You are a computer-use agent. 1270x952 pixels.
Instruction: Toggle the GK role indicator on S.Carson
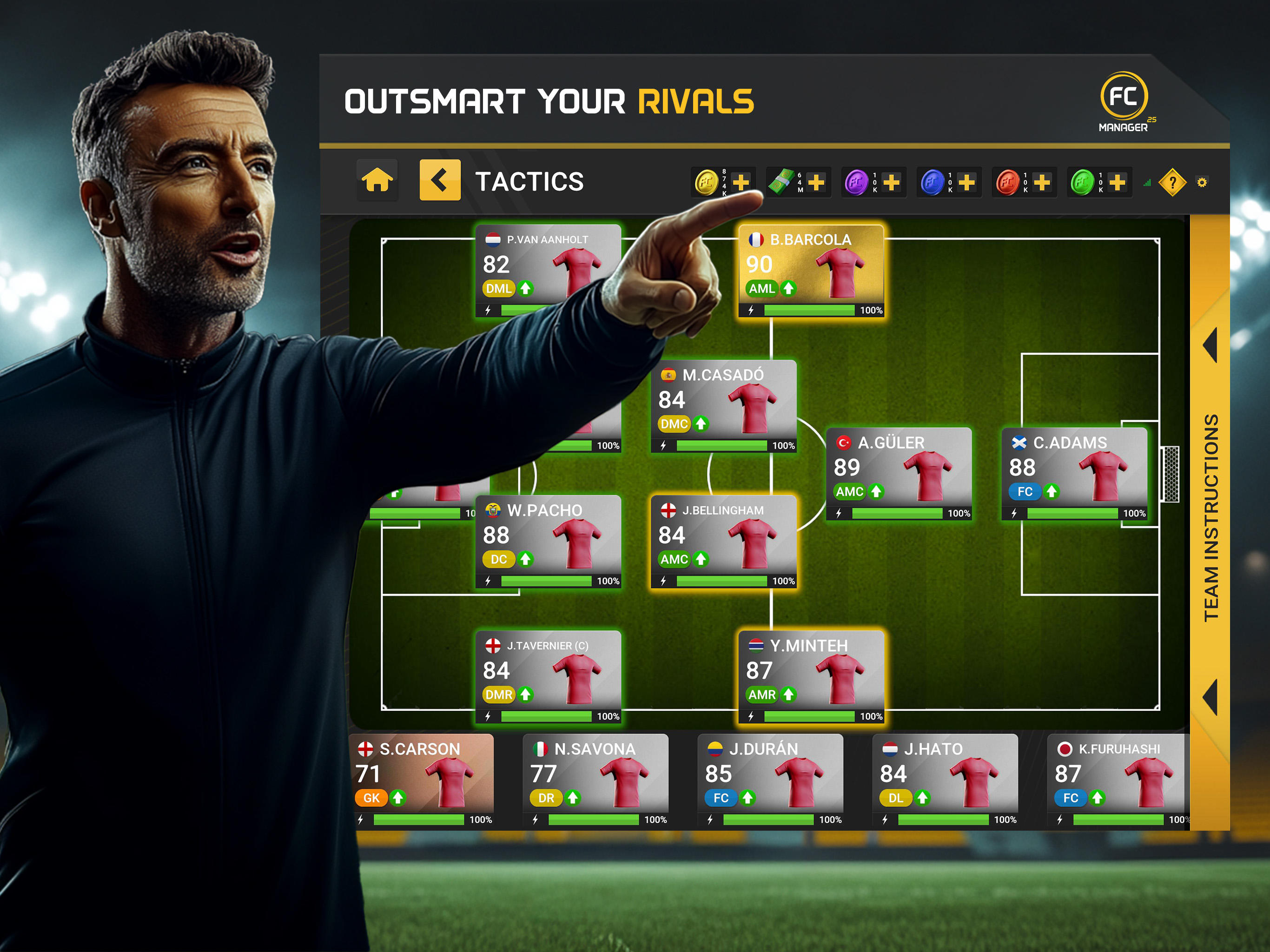(x=371, y=798)
